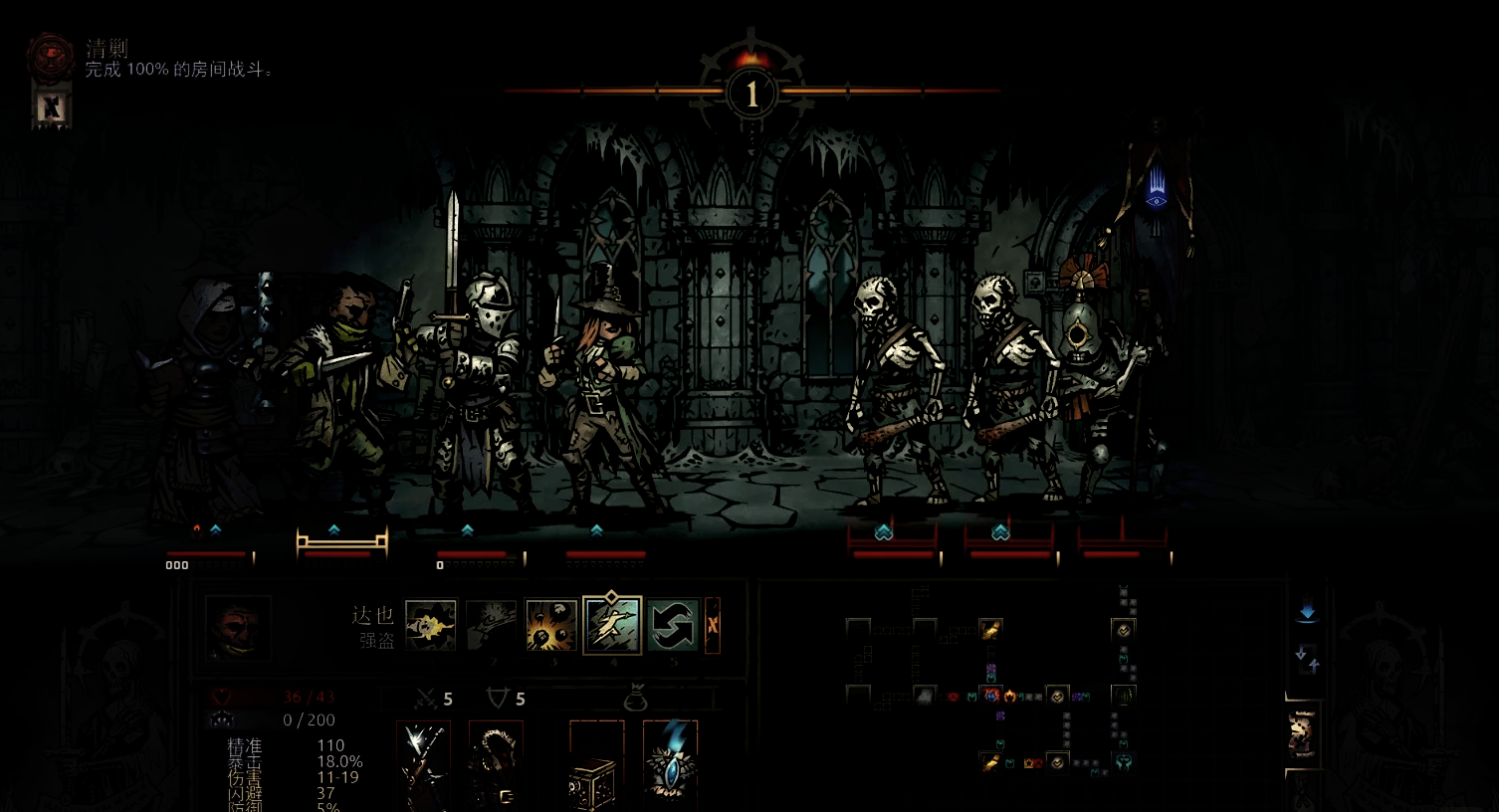Click the blue down-arrow map button
This screenshot has width=1499, height=812.
click(1307, 613)
